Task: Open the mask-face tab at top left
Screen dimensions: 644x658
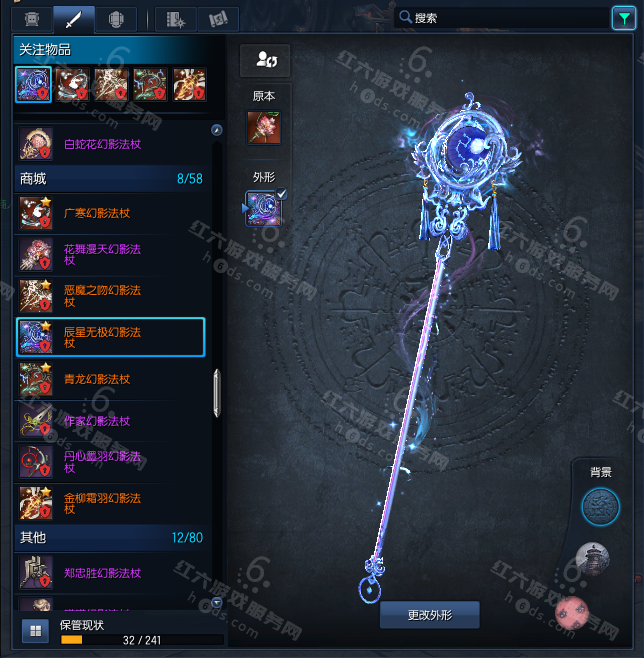Action: click(32, 19)
